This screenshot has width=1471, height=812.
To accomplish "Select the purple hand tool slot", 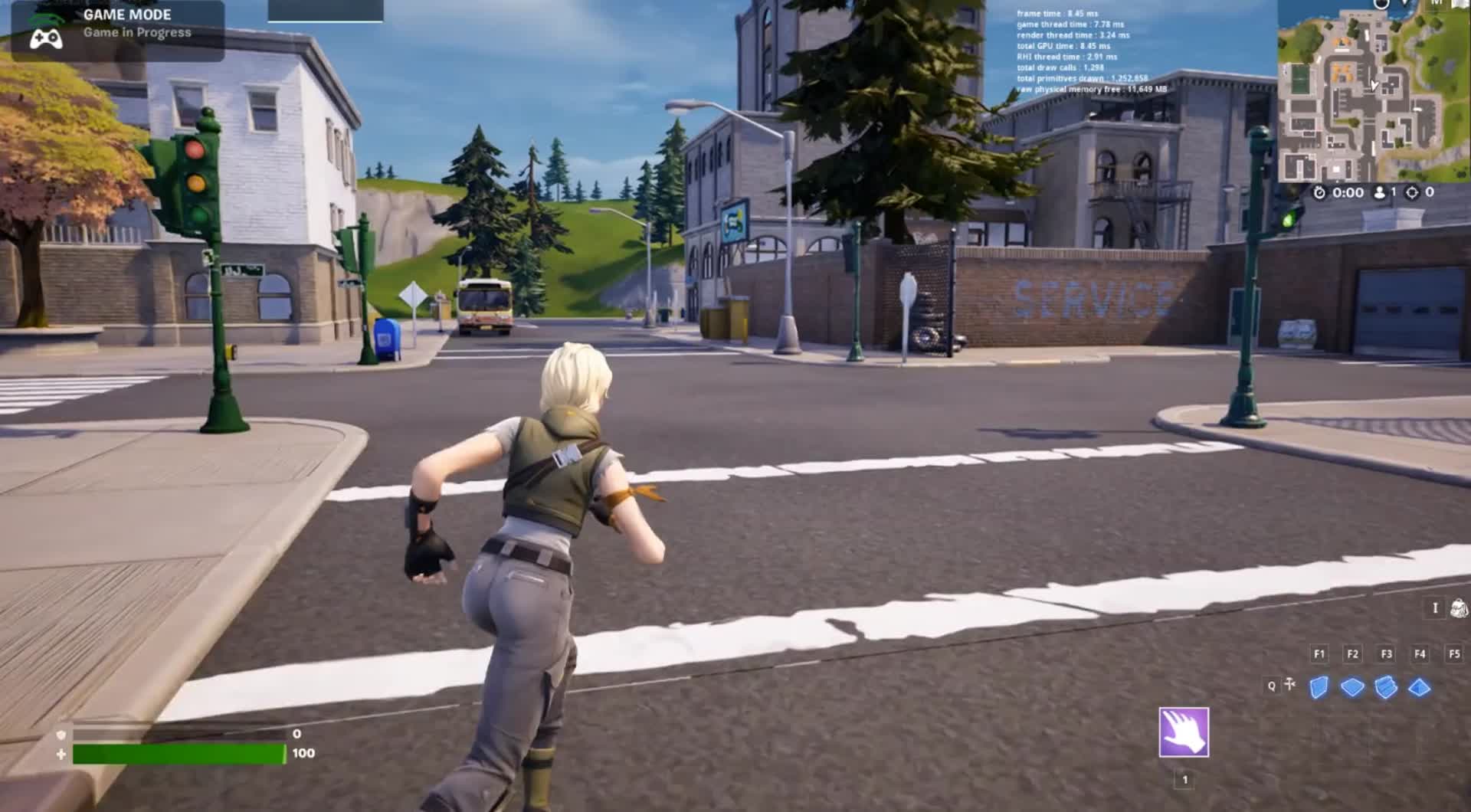I will 1184,732.
